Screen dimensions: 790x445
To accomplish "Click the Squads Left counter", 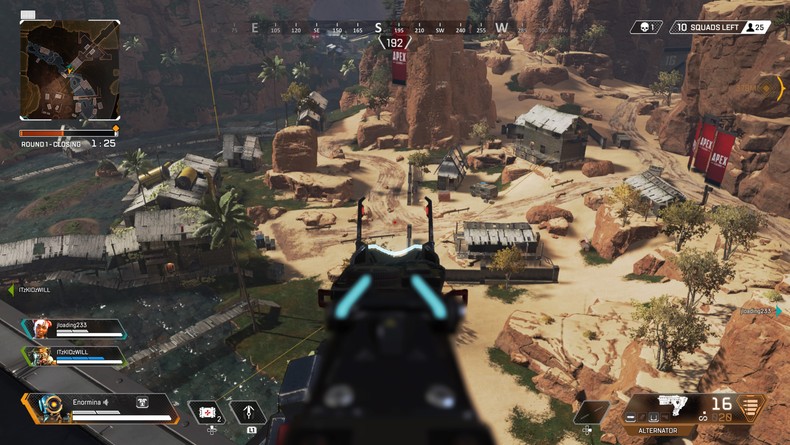I will coord(720,27).
